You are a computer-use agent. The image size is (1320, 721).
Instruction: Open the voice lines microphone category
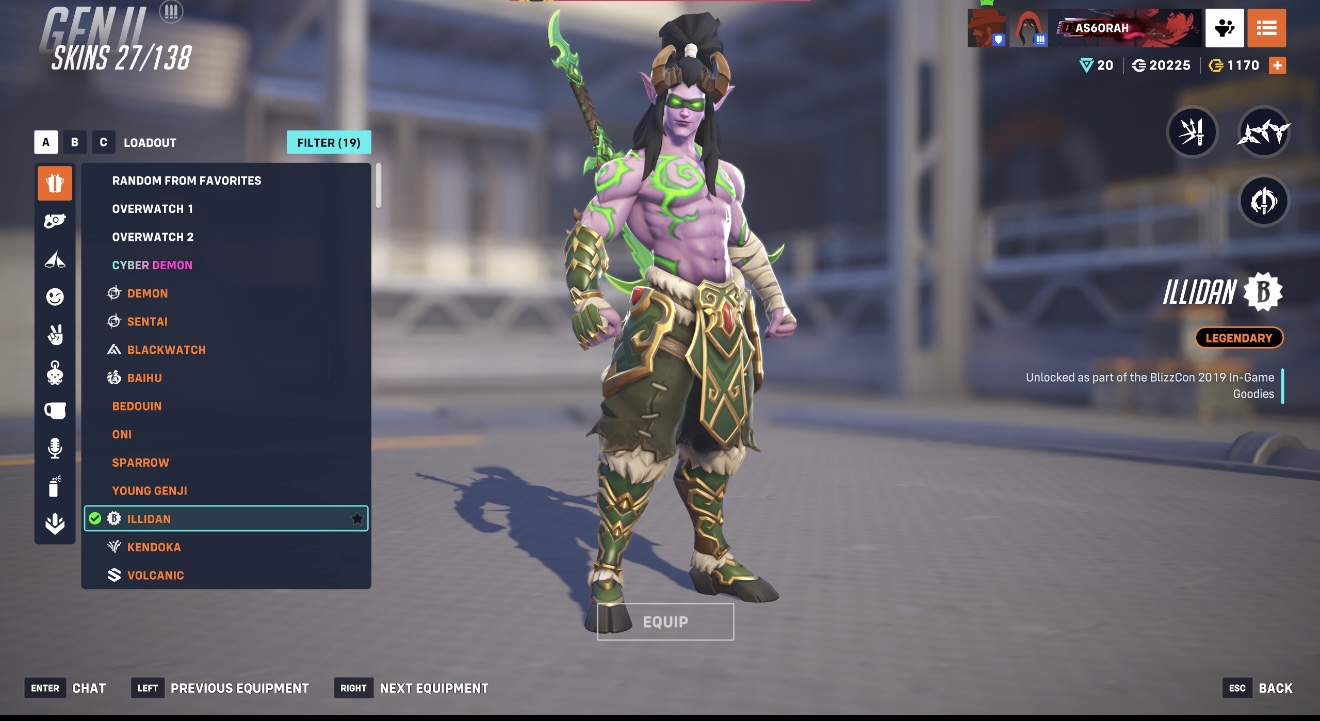[55, 448]
